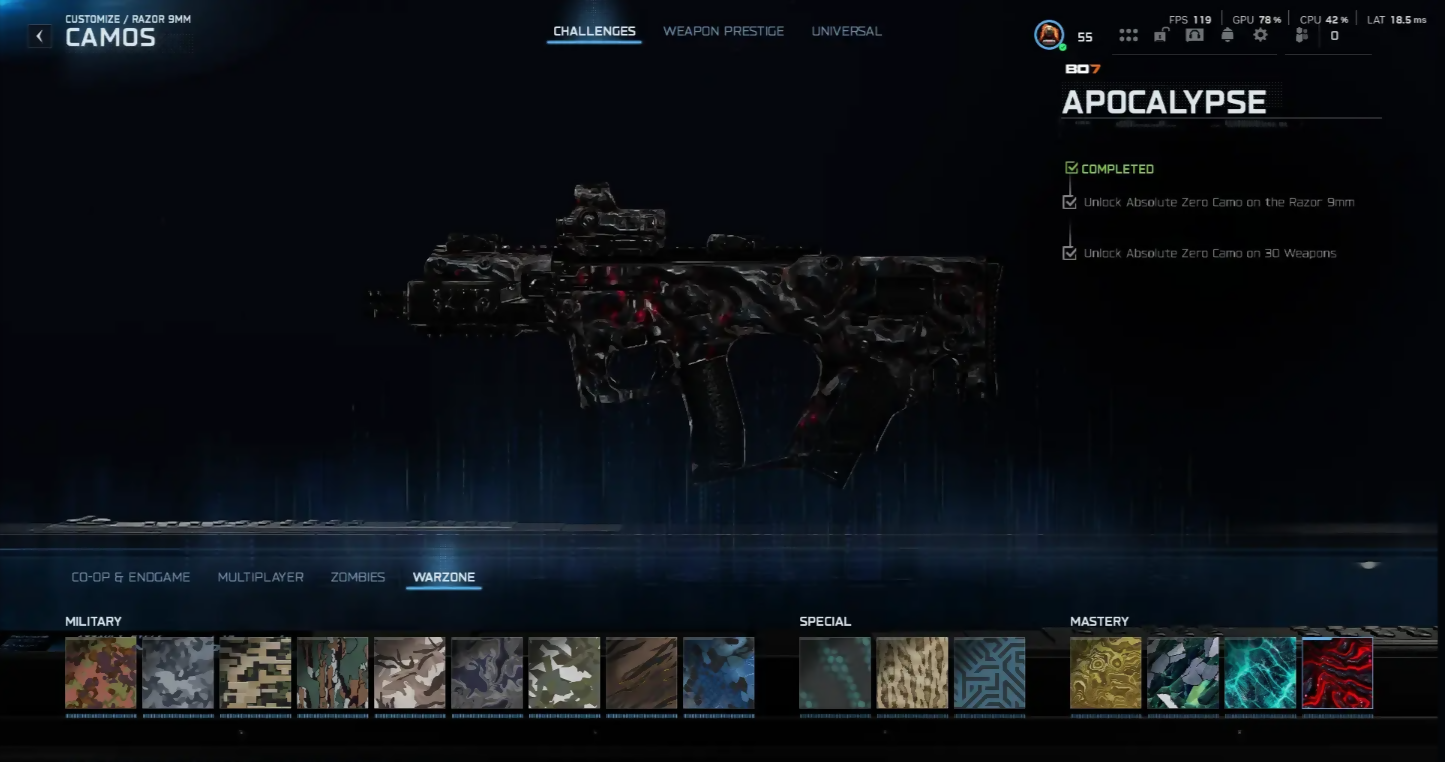The width and height of the screenshot is (1445, 762).
Task: Open the player profile avatar
Action: click(1048, 35)
